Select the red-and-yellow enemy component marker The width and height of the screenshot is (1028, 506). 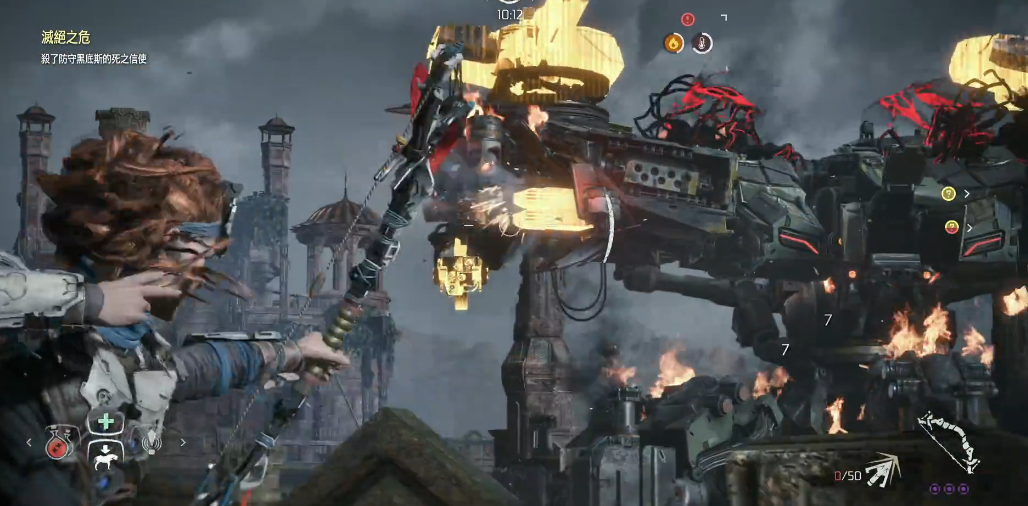pyautogui.click(x=951, y=227)
